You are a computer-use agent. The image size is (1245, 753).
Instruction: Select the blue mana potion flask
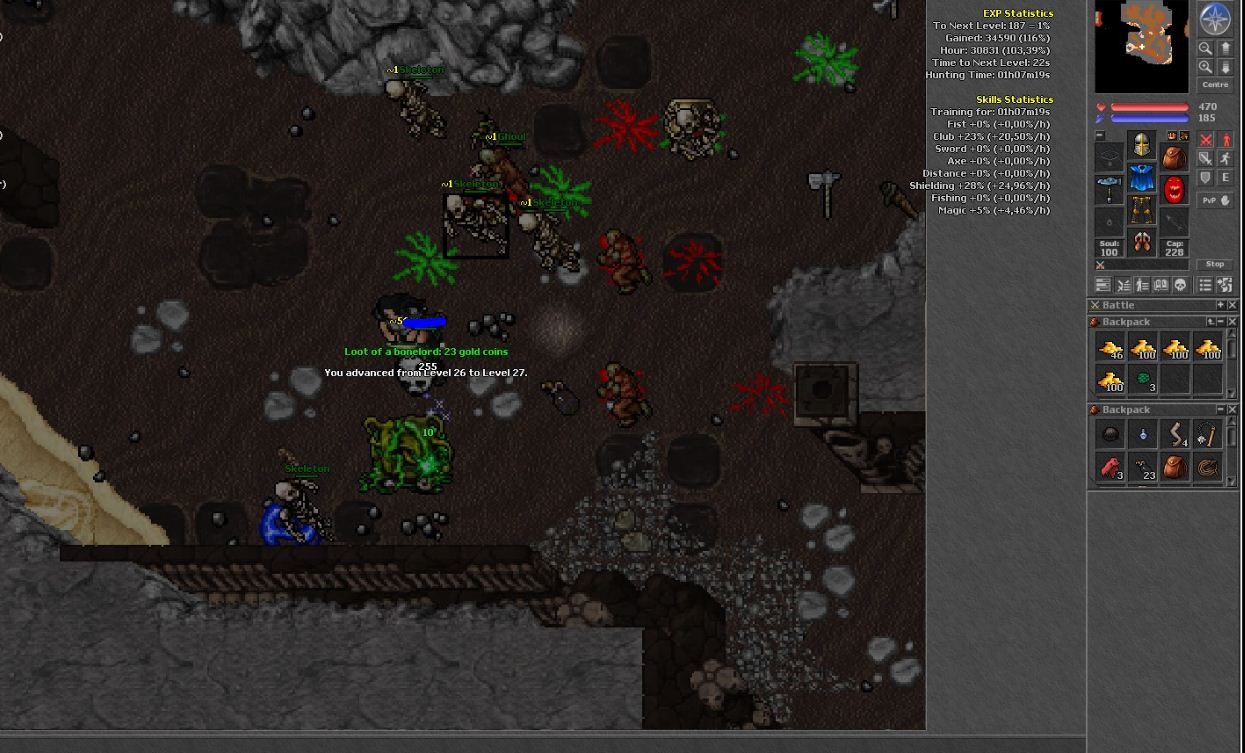(x=1143, y=435)
